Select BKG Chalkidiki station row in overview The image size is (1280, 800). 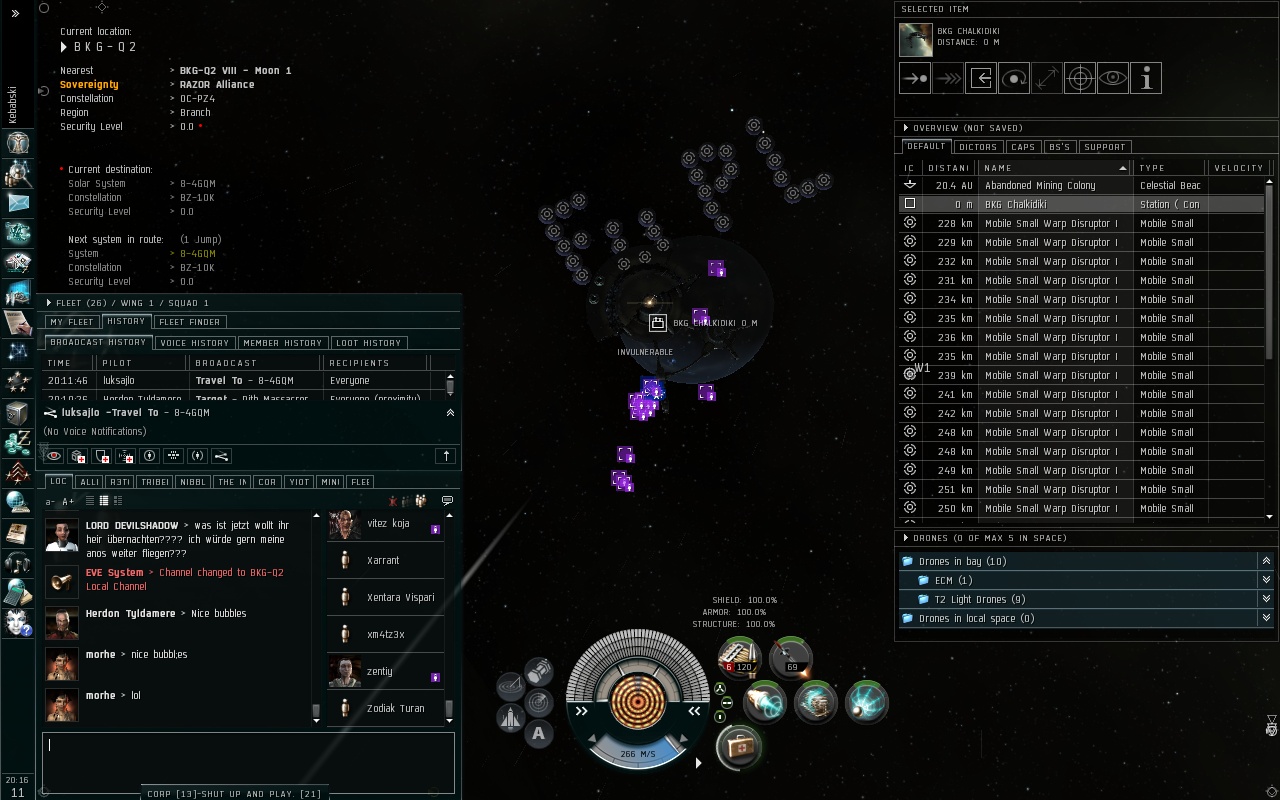click(1060, 204)
